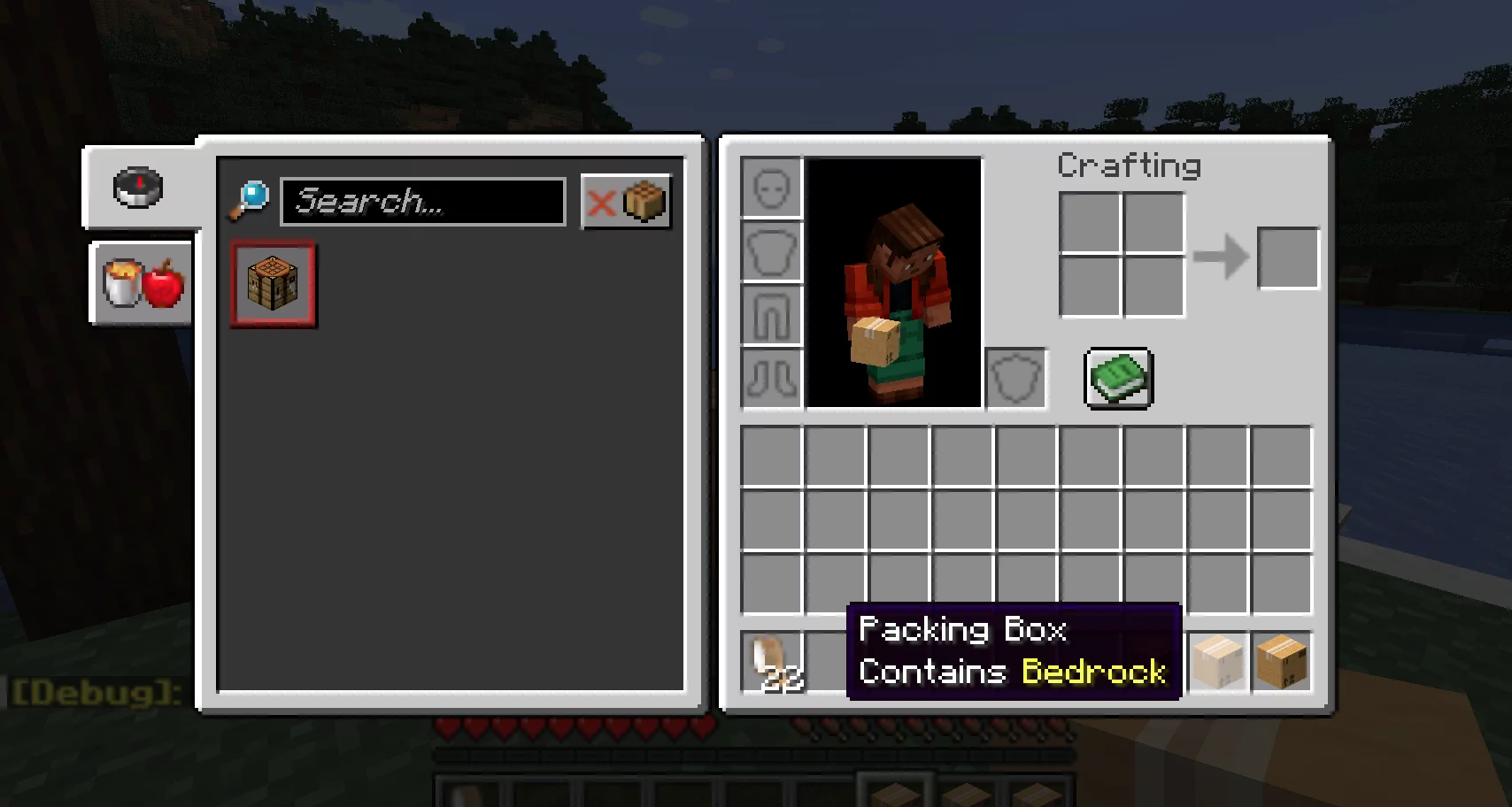The image size is (1512, 807).
Task: Switch to the cake and apple food tab
Action: tap(143, 283)
